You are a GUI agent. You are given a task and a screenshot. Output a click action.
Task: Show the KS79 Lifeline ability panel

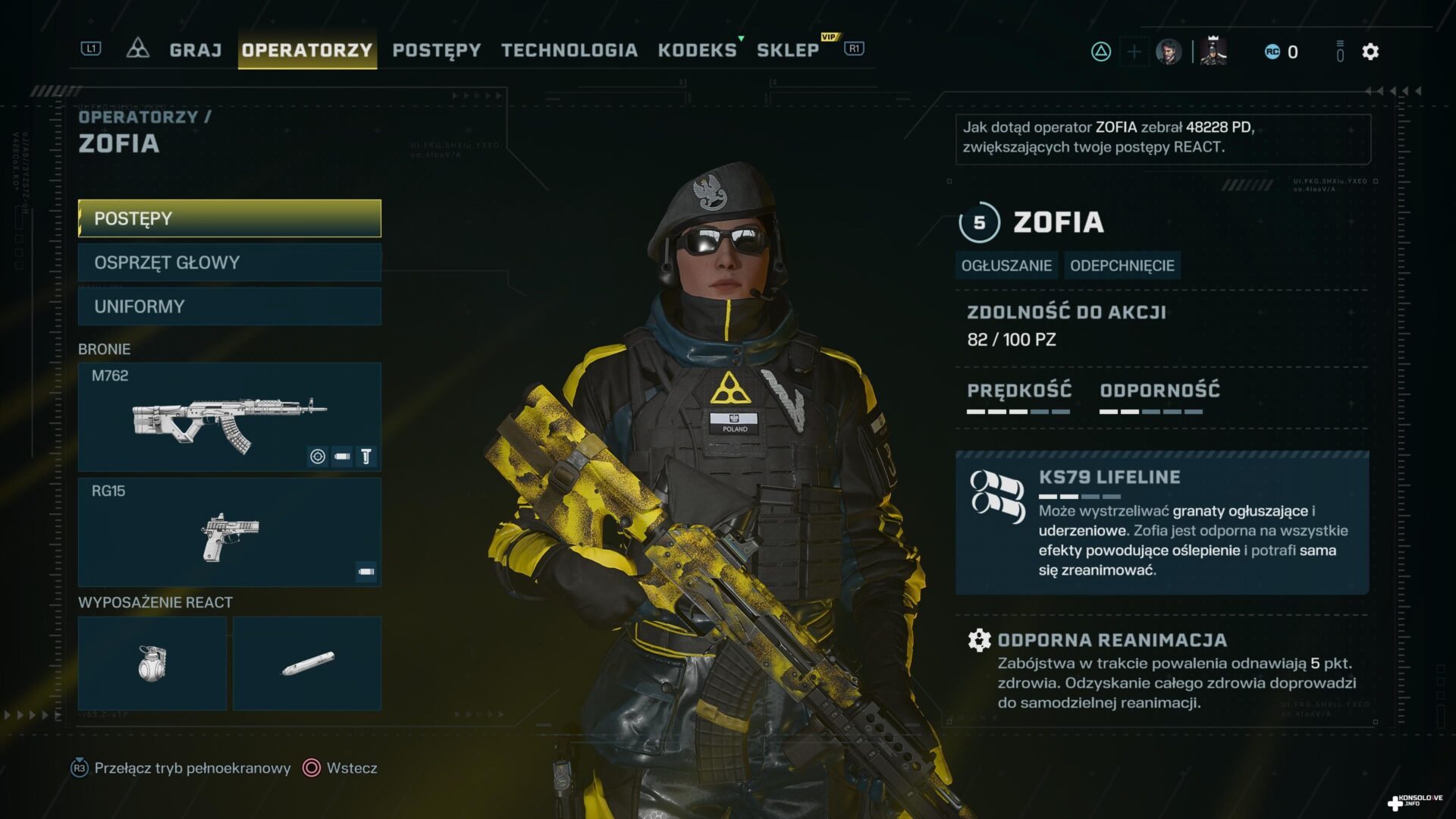(1162, 523)
